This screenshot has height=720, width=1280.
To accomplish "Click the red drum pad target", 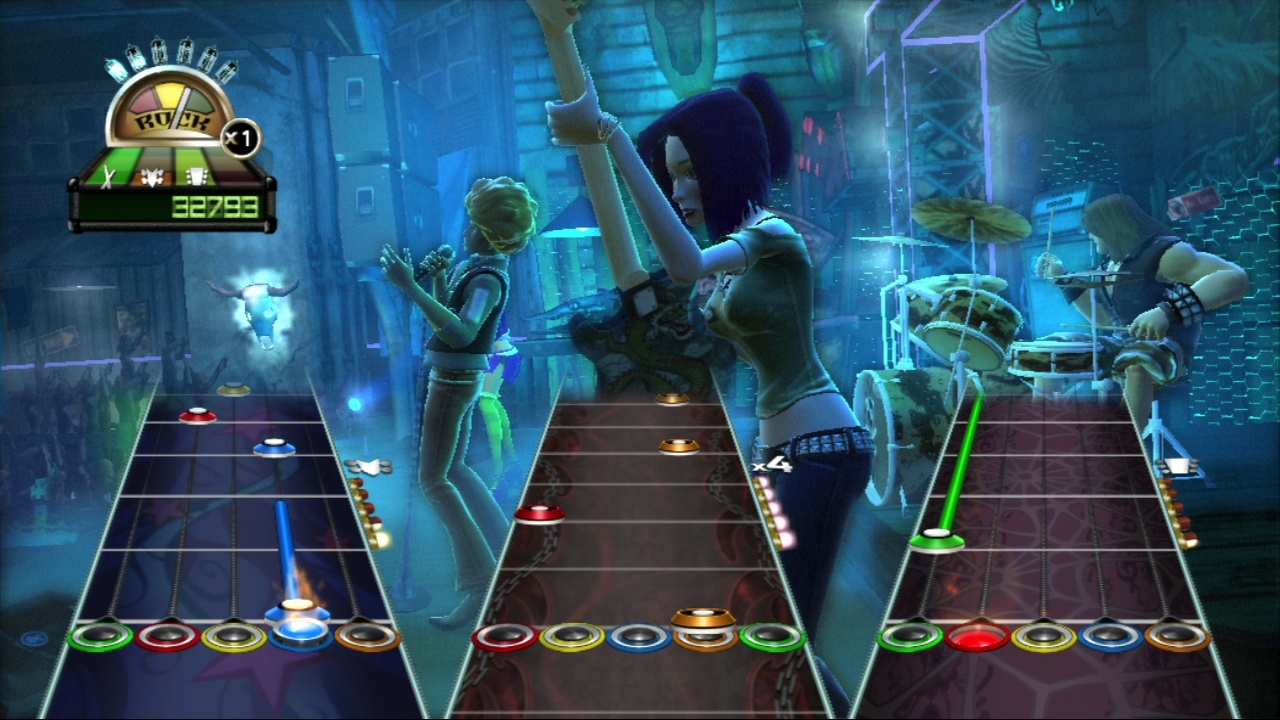I will [x=504, y=637].
